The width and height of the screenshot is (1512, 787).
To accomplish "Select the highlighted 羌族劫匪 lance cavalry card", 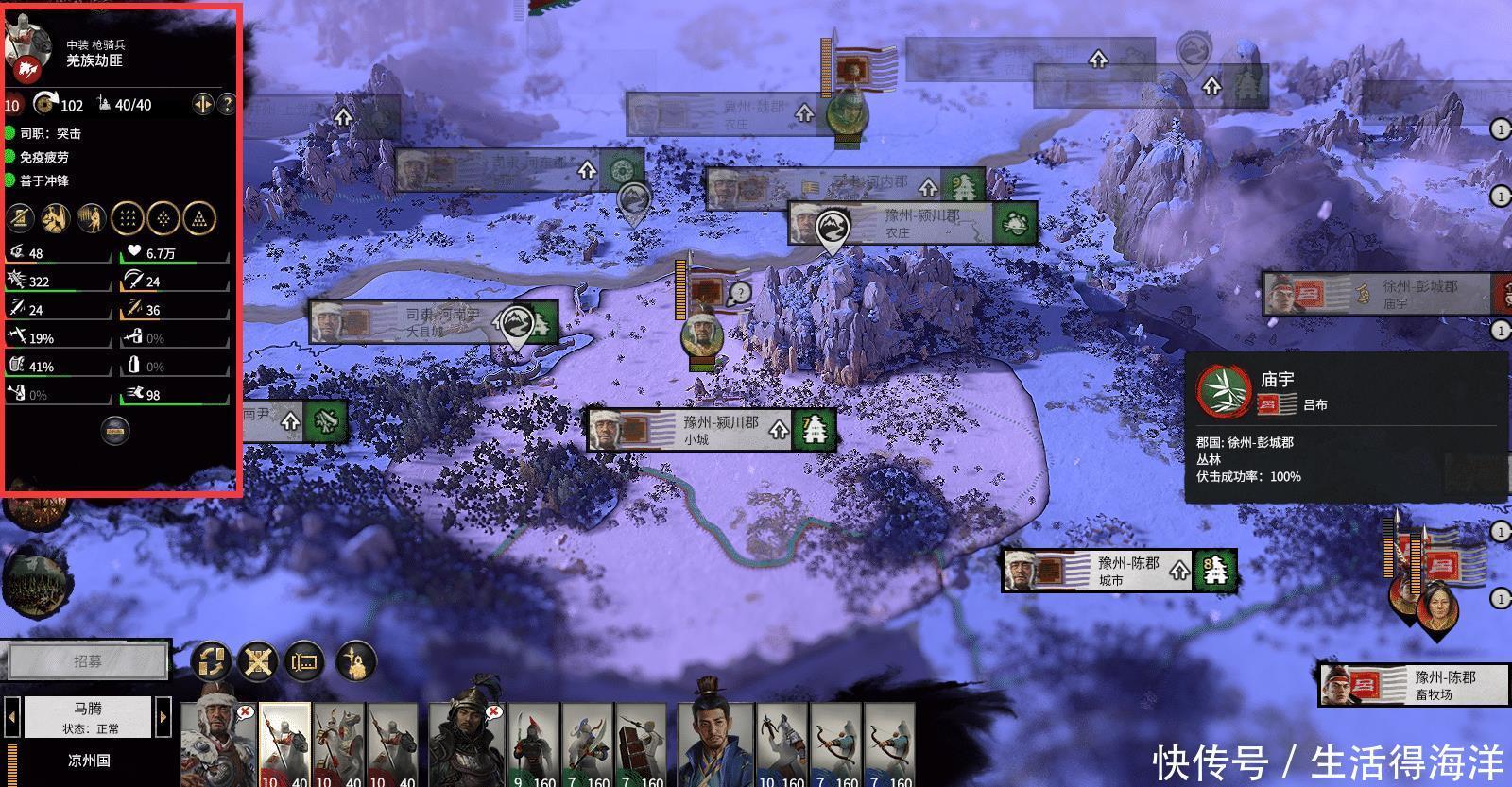I will 284,744.
